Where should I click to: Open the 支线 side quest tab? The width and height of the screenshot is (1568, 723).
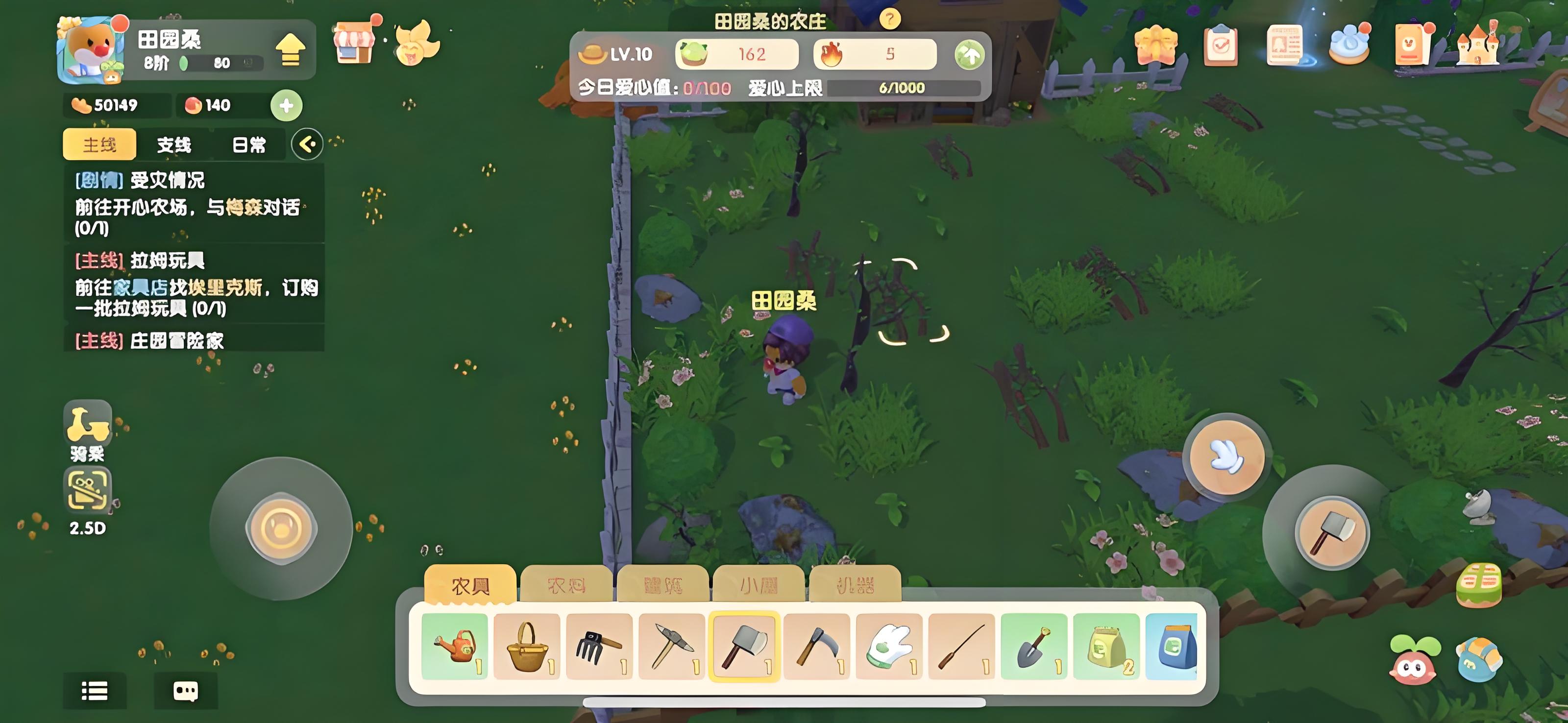click(174, 145)
